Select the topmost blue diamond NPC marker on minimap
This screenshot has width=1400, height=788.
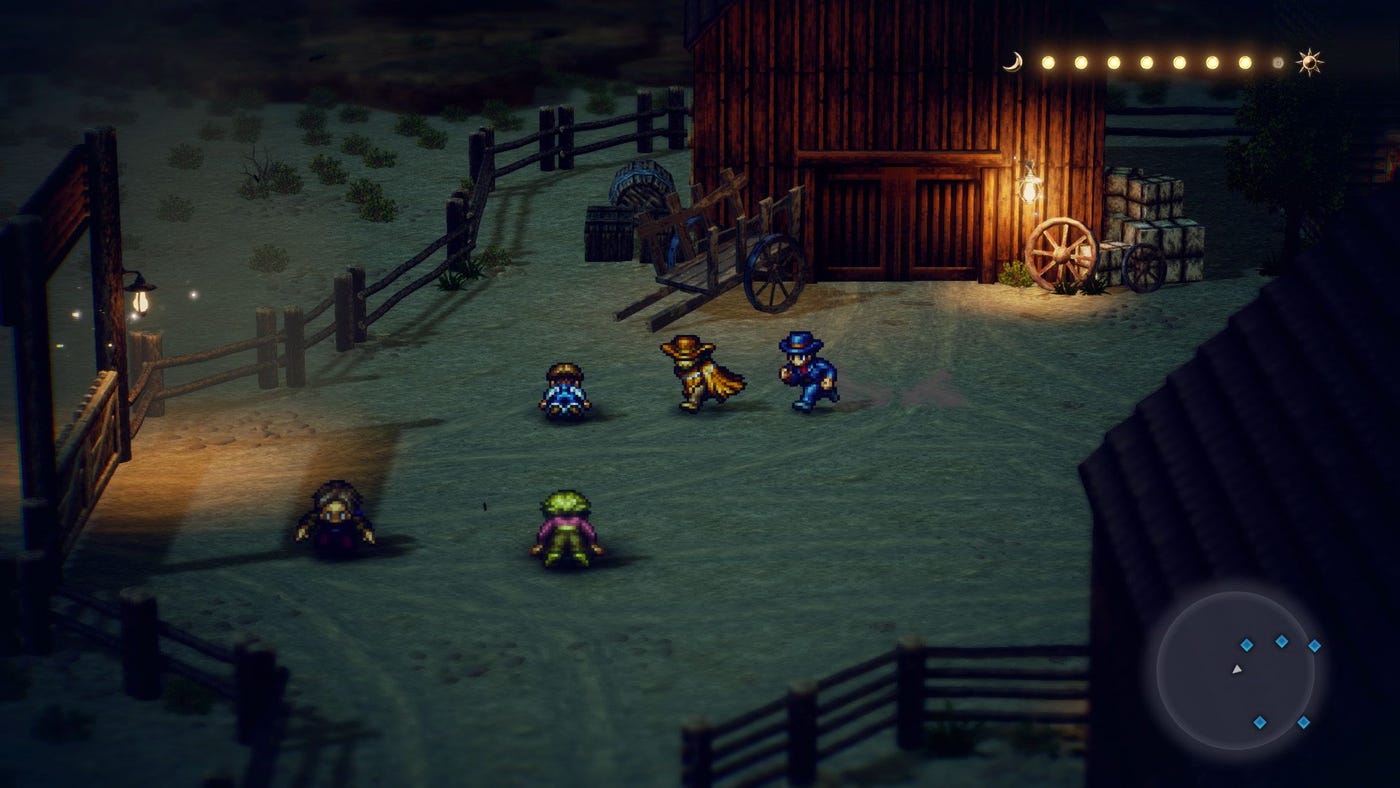click(1281, 641)
